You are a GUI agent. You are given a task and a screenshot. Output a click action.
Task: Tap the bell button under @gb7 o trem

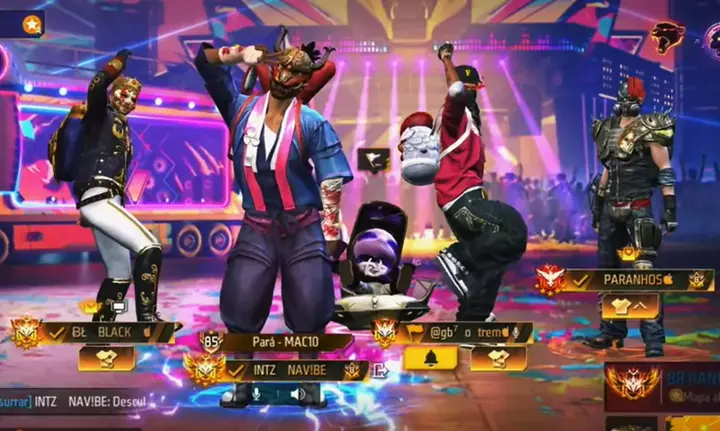430,358
